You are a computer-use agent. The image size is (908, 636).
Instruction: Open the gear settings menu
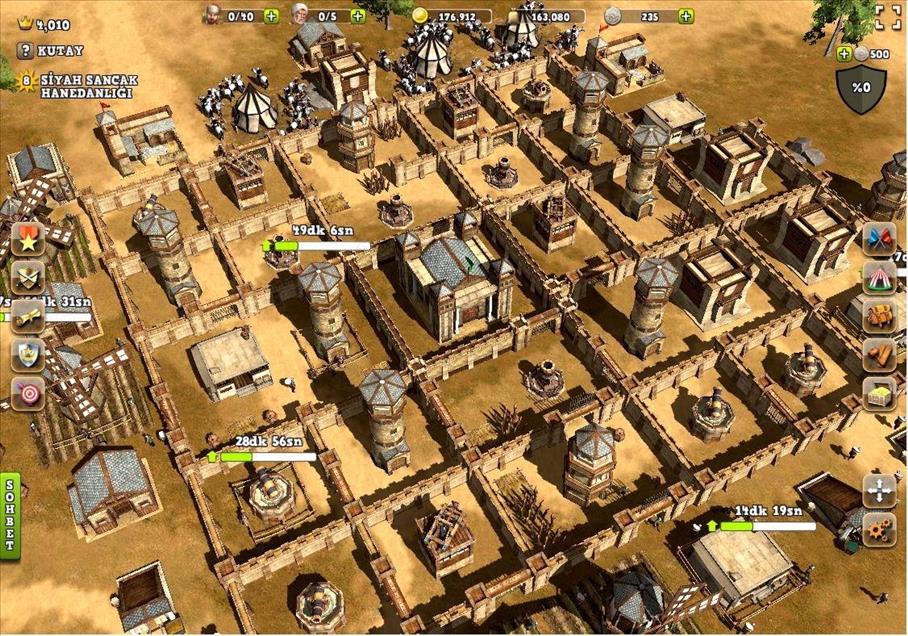[879, 529]
